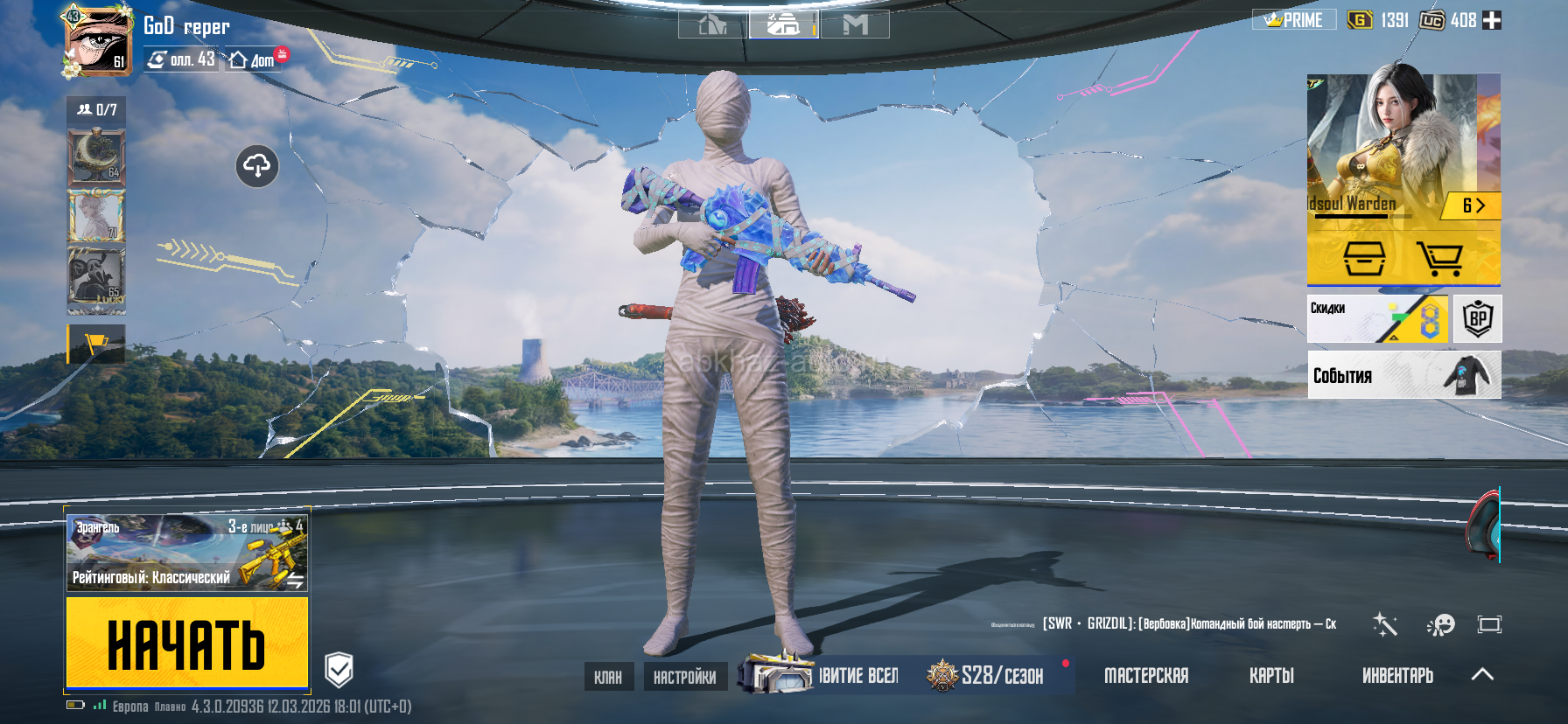The width and height of the screenshot is (1568, 724).
Task: Open the КЛАН menu
Action: [x=608, y=677]
